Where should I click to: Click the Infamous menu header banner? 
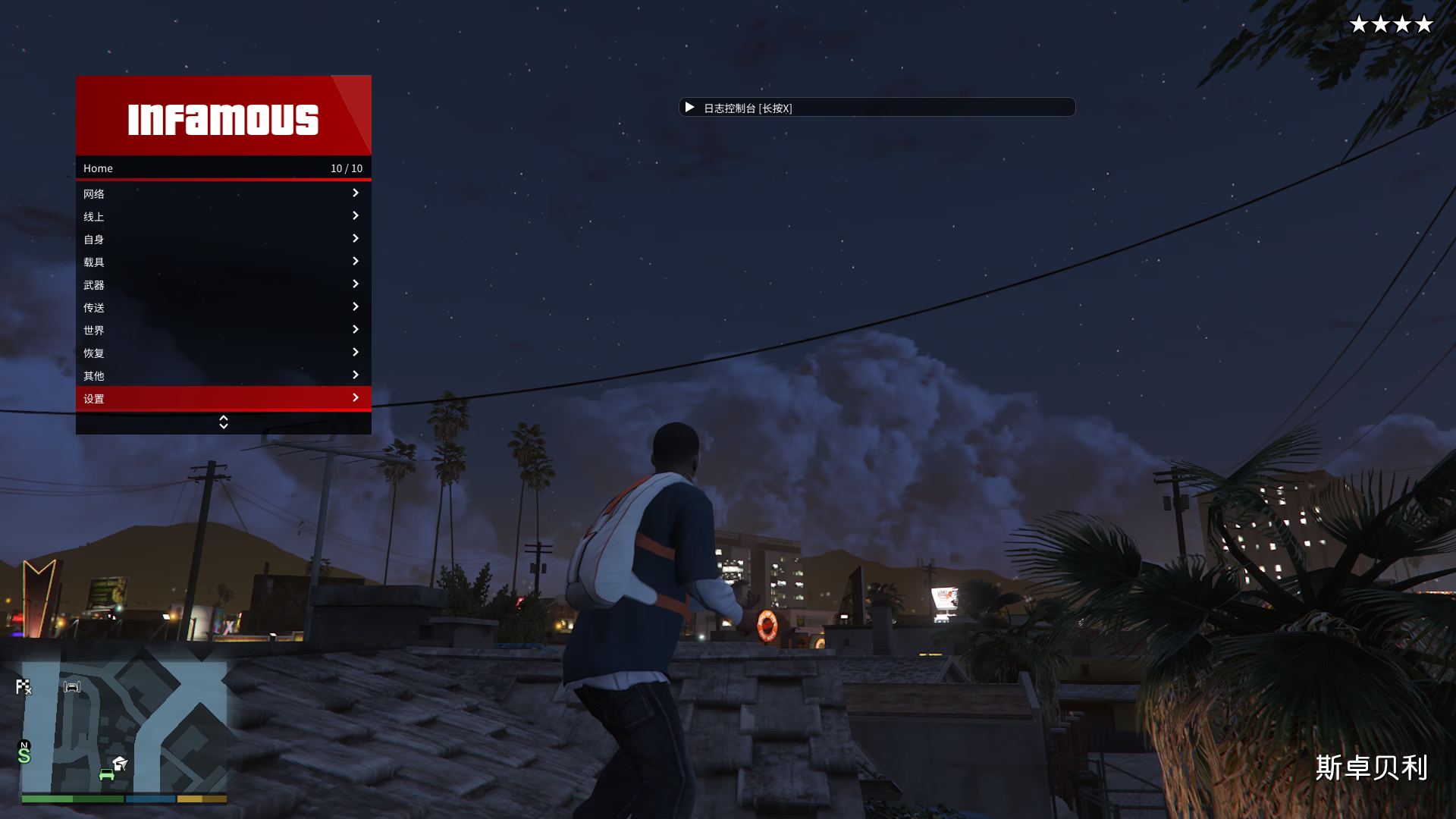[223, 118]
